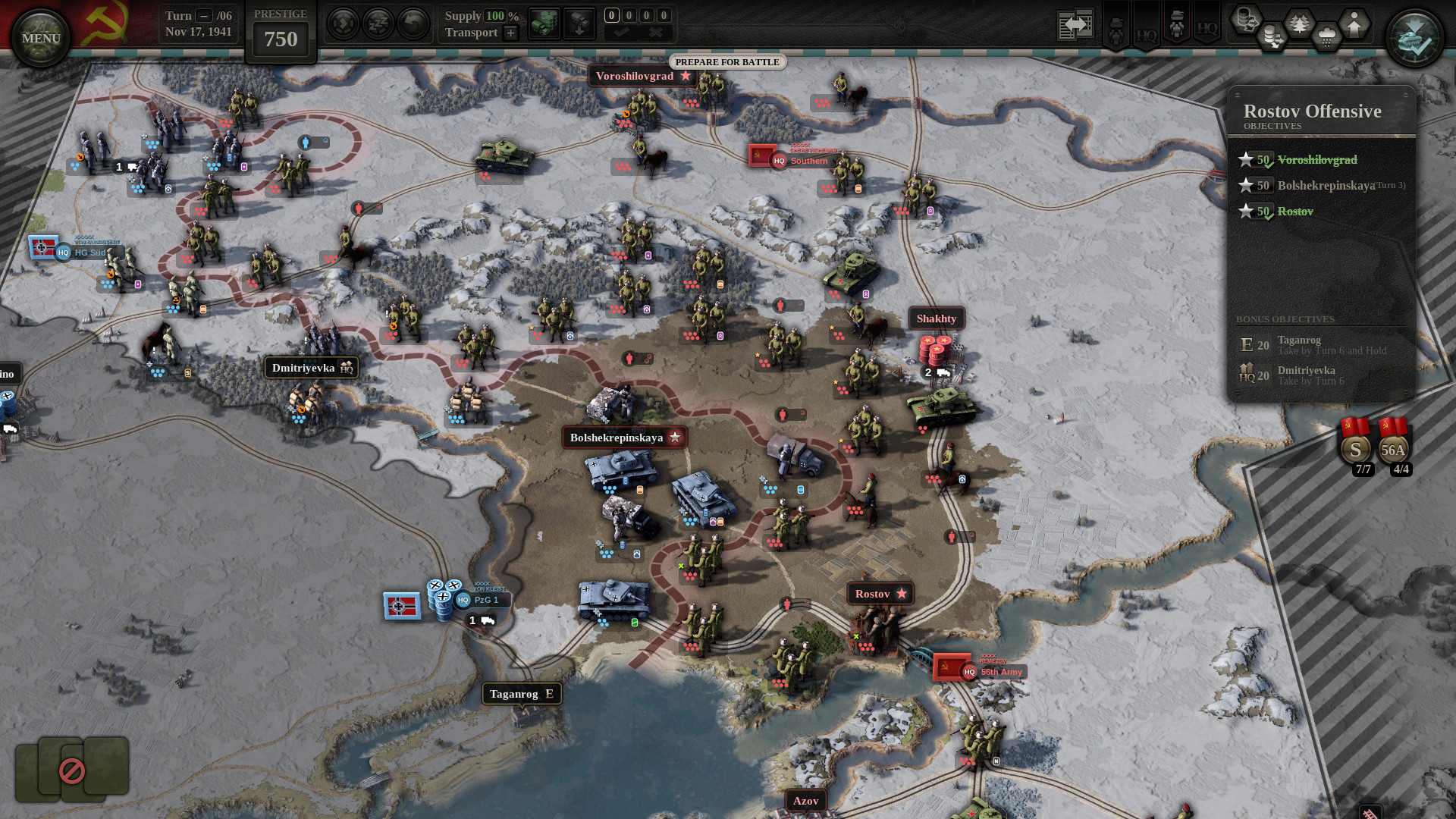The width and height of the screenshot is (1456, 819).
Task: Toggle the forest terrain overlay hexagon
Action: 1299,23
